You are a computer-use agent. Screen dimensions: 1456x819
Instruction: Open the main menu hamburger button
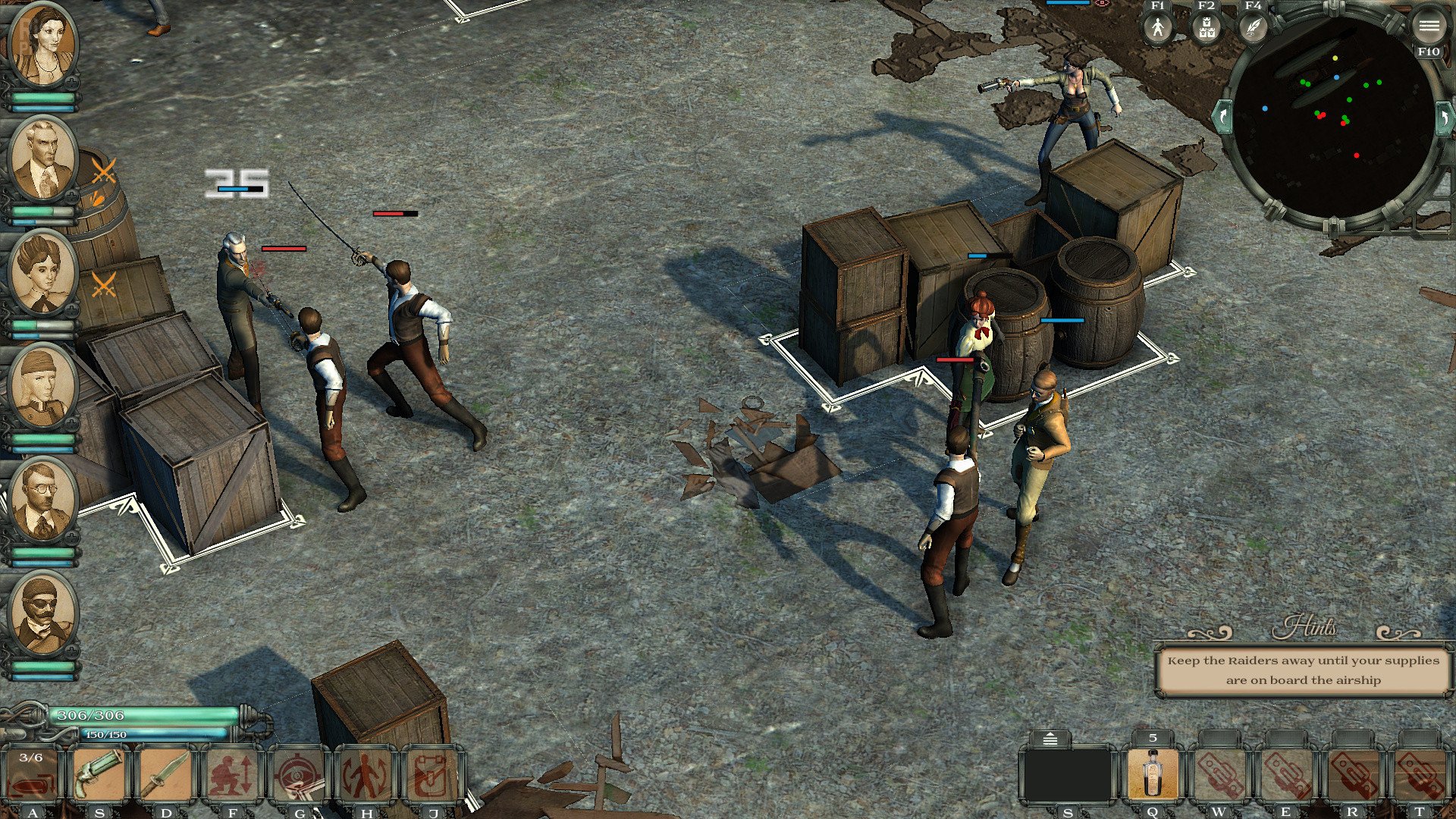1429,27
